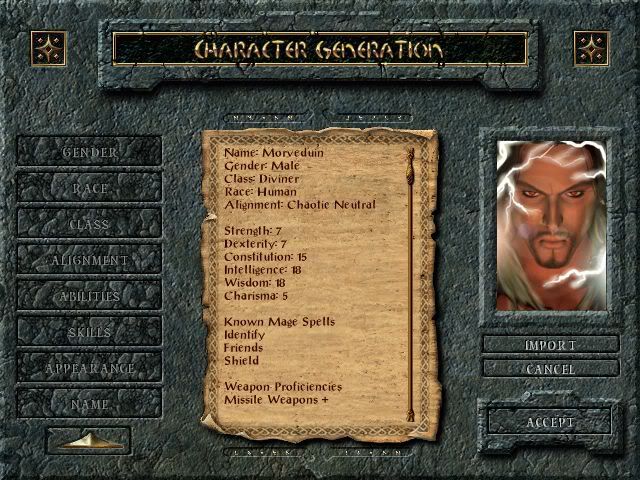Open the Alignment step
The width and height of the screenshot is (640, 480).
(x=89, y=260)
